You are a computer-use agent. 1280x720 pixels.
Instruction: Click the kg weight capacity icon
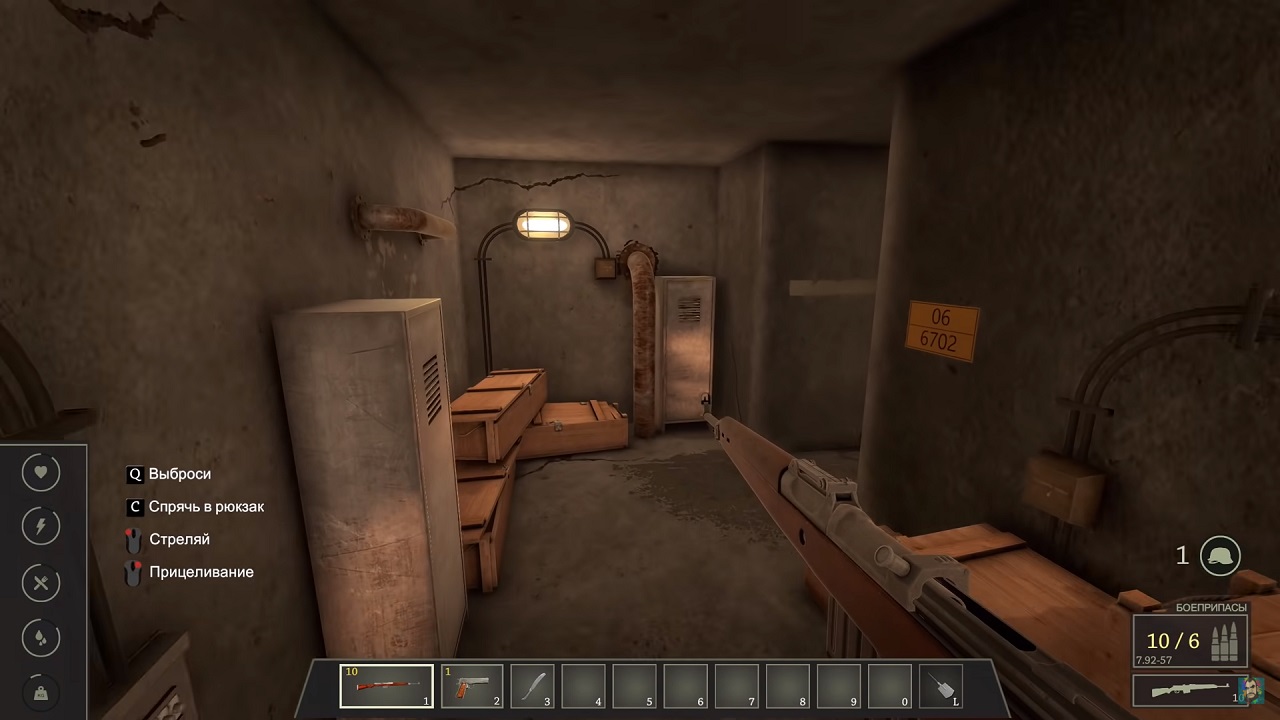[40, 691]
